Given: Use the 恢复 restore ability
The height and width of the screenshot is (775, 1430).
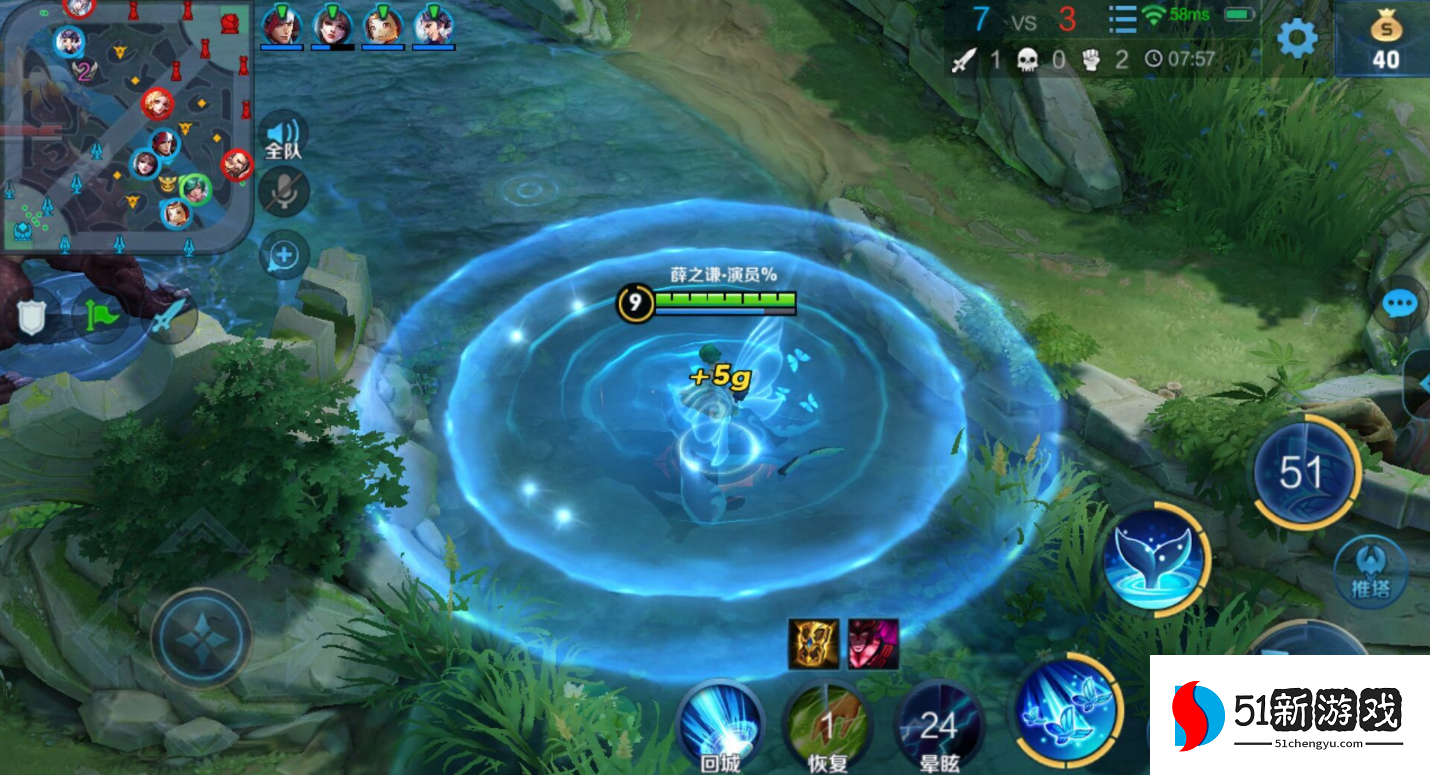Looking at the screenshot, I should pos(827,723).
